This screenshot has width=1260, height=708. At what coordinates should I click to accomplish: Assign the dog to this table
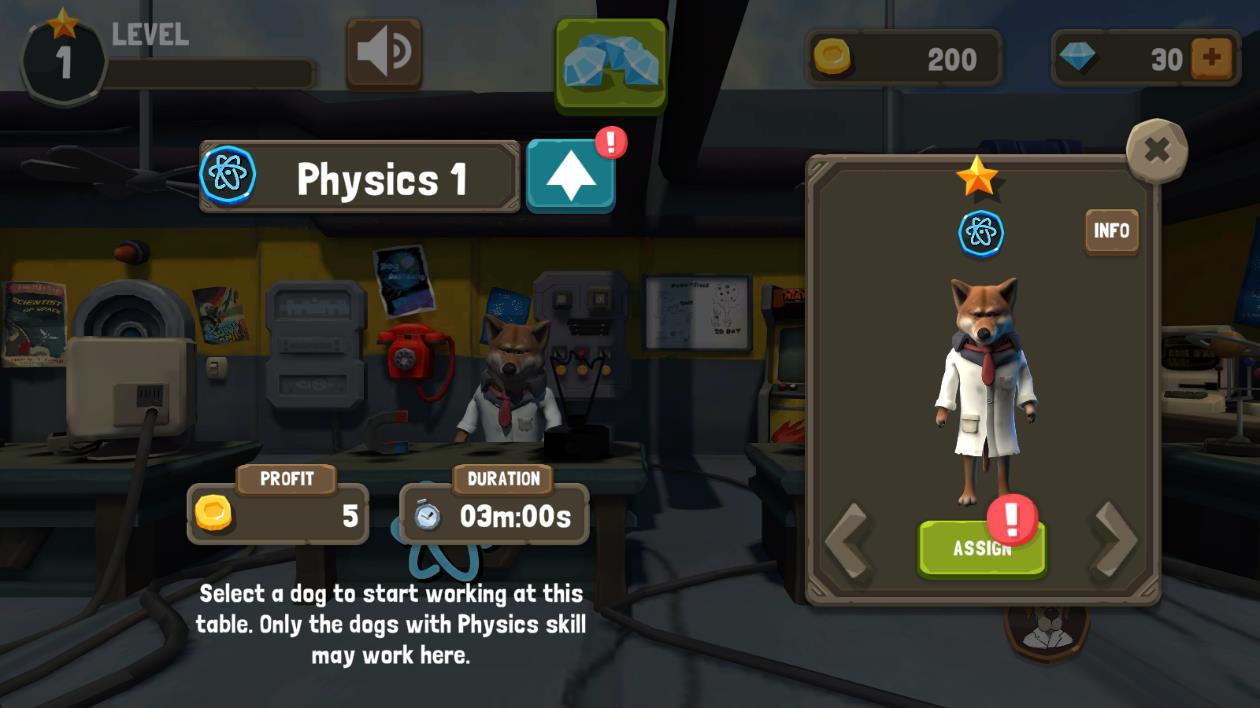click(x=981, y=549)
